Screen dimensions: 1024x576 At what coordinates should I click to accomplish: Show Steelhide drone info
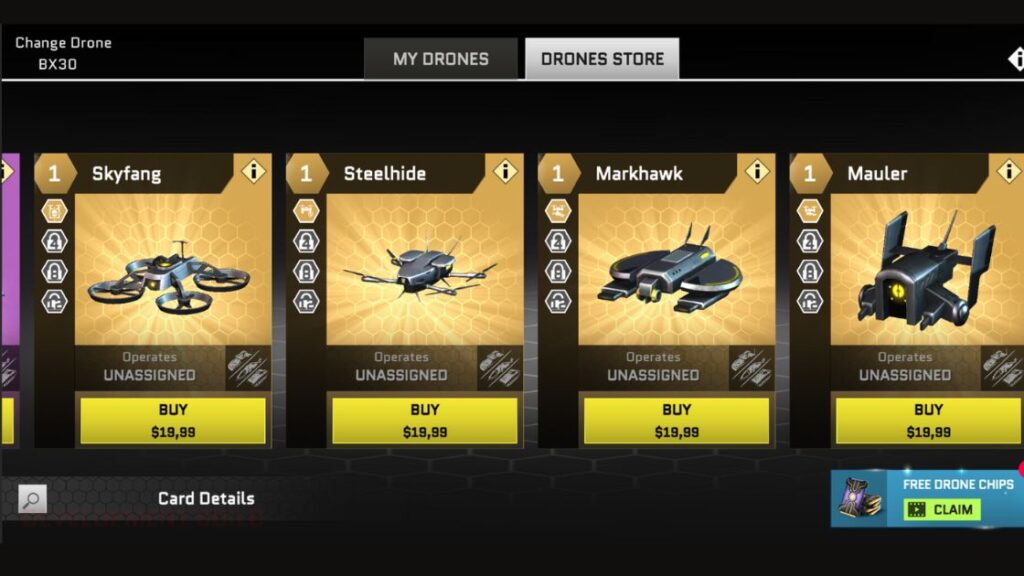click(506, 171)
